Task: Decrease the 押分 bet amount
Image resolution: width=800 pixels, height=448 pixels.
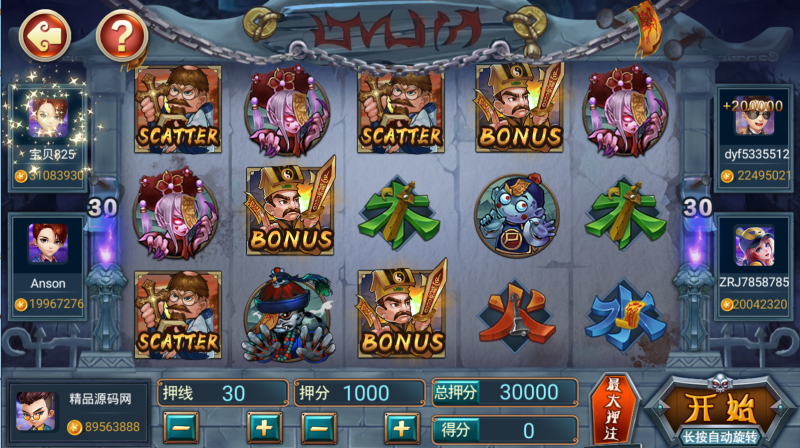Action: pos(318,428)
